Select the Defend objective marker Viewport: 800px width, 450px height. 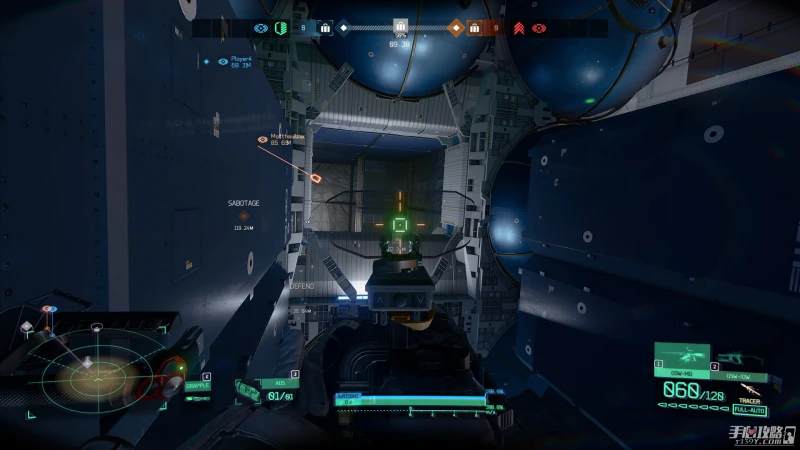pyautogui.click(x=302, y=298)
